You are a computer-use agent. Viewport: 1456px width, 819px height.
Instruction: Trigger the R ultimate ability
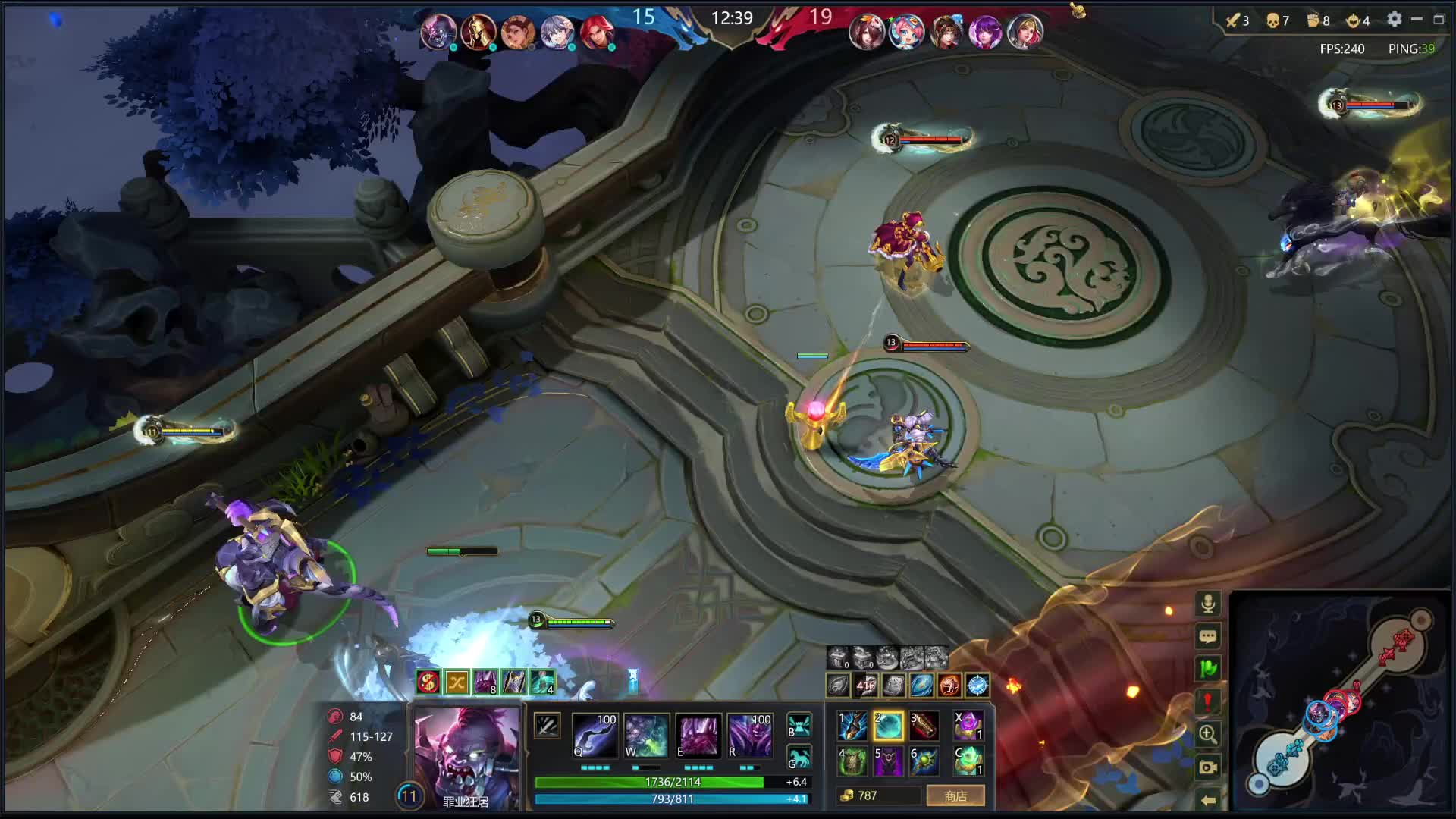pyautogui.click(x=749, y=735)
